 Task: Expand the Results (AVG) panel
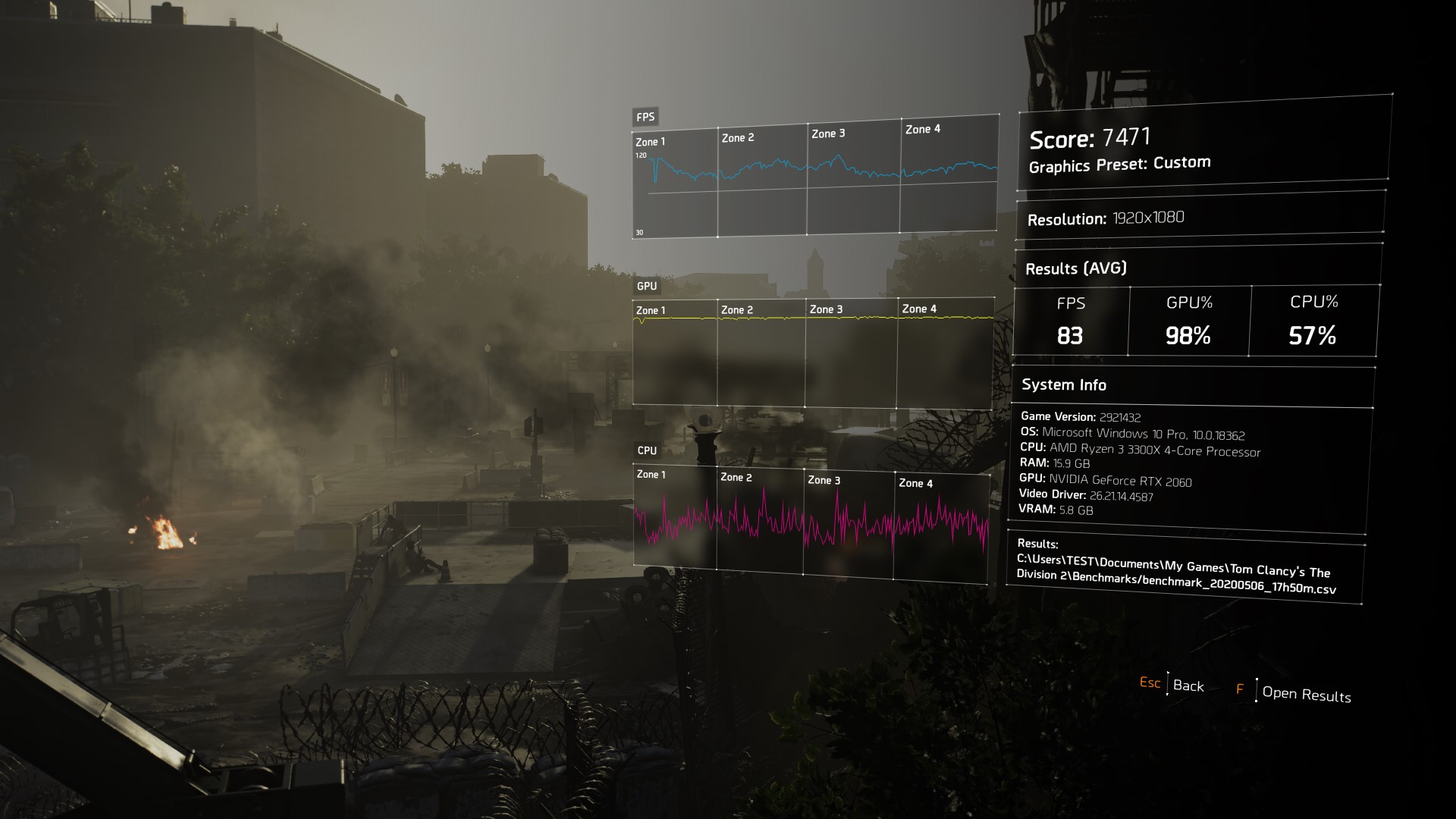point(1077,268)
